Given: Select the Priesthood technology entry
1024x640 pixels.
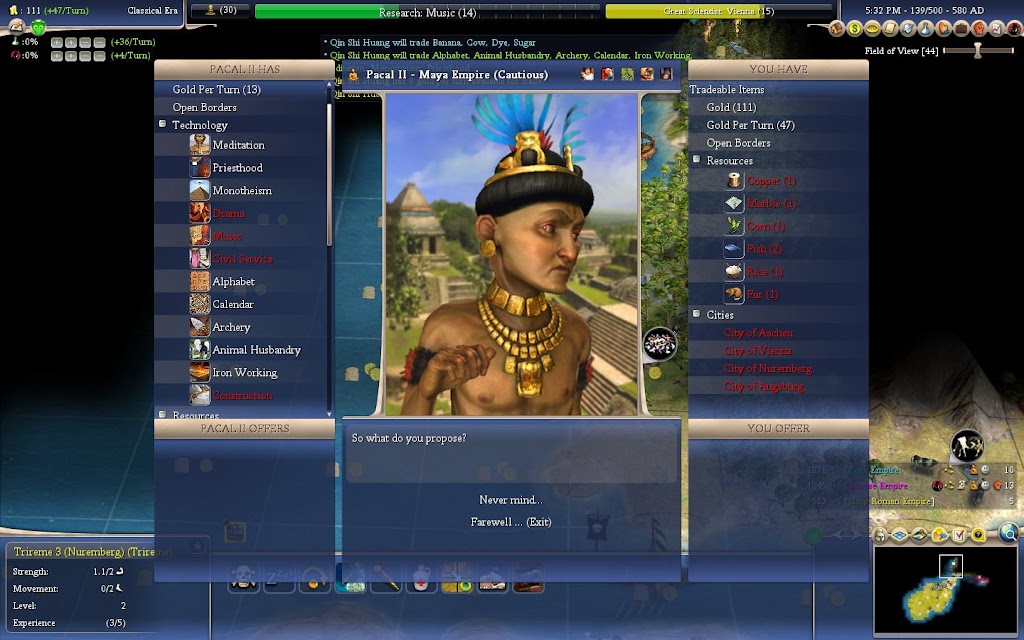Looking at the screenshot, I should 237,168.
